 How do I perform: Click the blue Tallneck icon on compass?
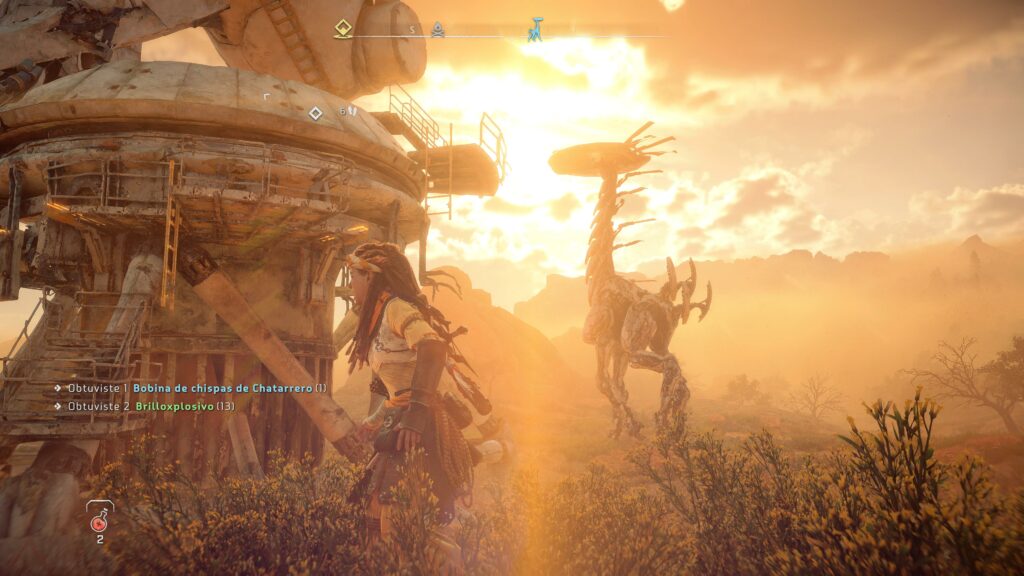[x=536, y=30]
